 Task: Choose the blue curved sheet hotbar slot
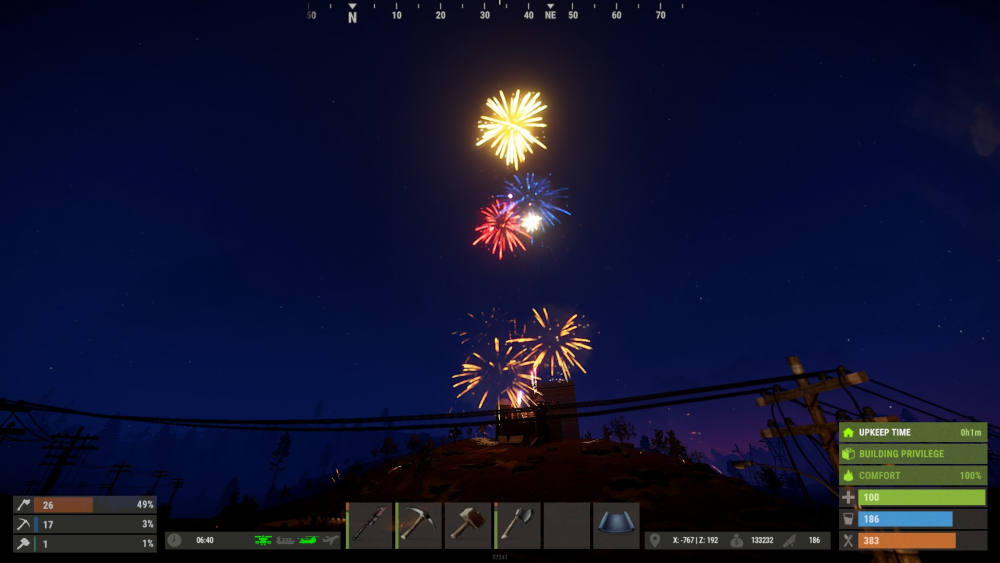tap(616, 525)
